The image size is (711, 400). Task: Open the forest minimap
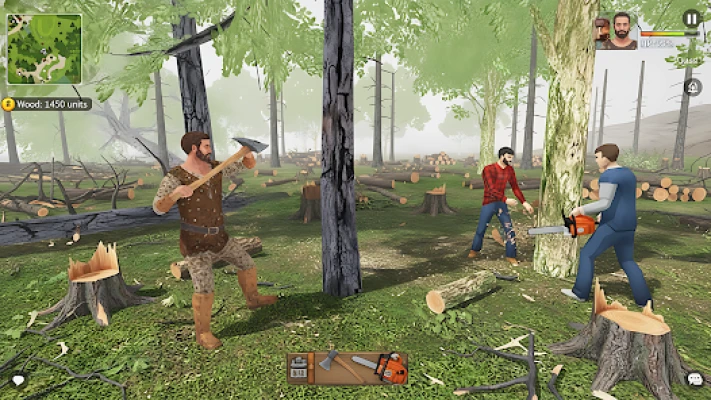45,49
